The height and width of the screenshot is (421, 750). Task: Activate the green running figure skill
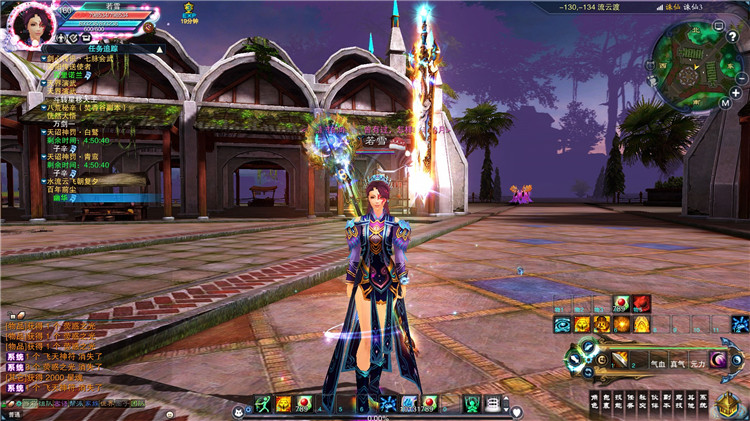[262, 404]
